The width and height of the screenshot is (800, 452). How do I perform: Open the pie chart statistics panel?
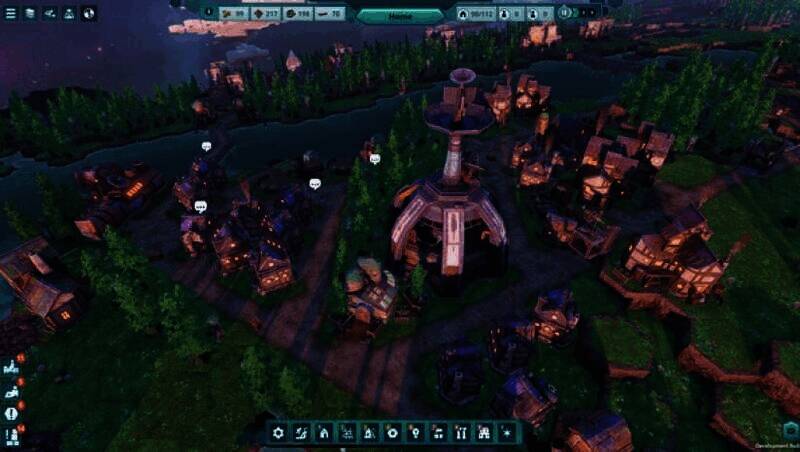(x=89, y=13)
